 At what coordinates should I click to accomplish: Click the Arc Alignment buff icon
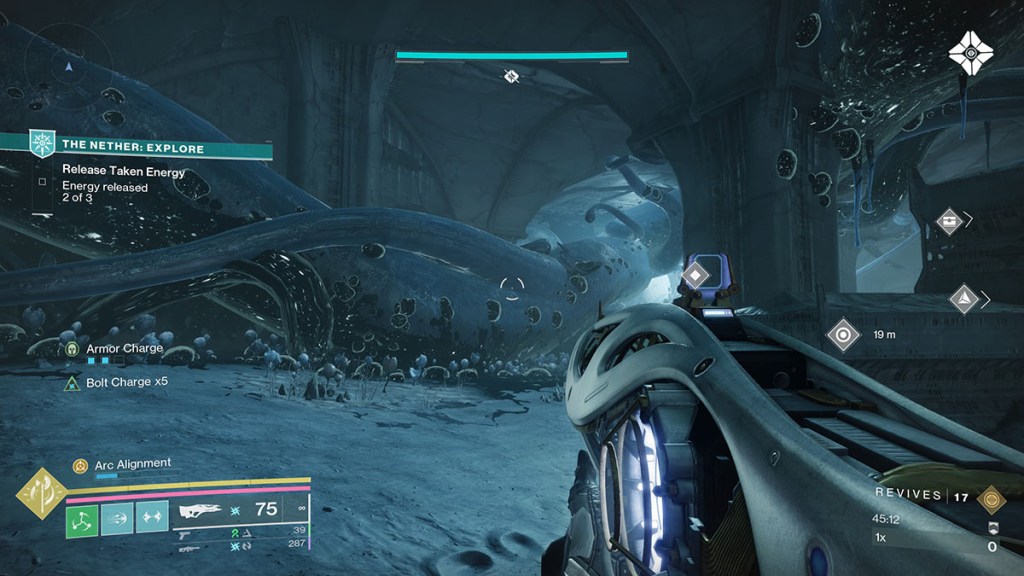[80, 464]
